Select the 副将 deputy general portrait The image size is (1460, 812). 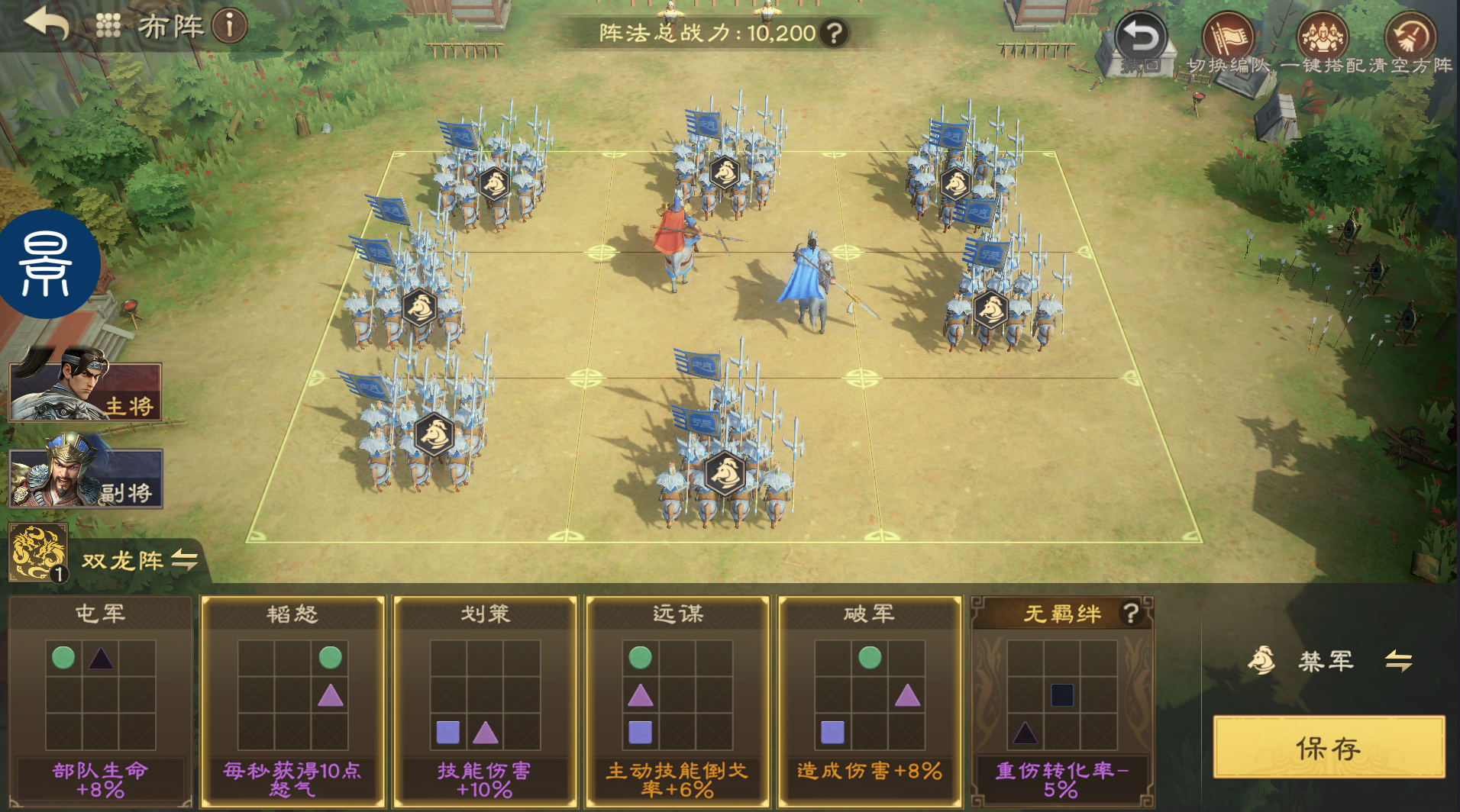86,478
